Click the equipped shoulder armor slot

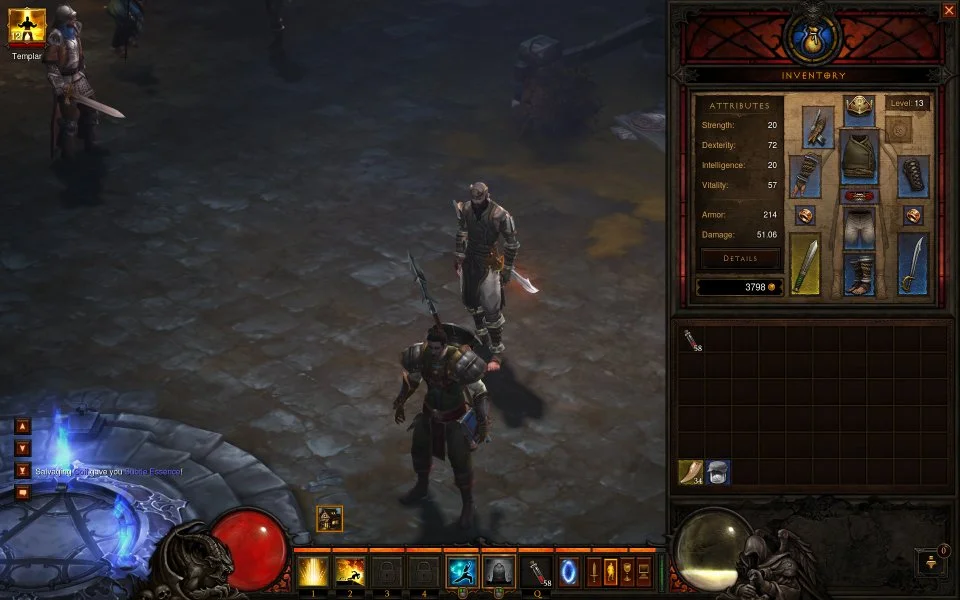tap(817, 127)
